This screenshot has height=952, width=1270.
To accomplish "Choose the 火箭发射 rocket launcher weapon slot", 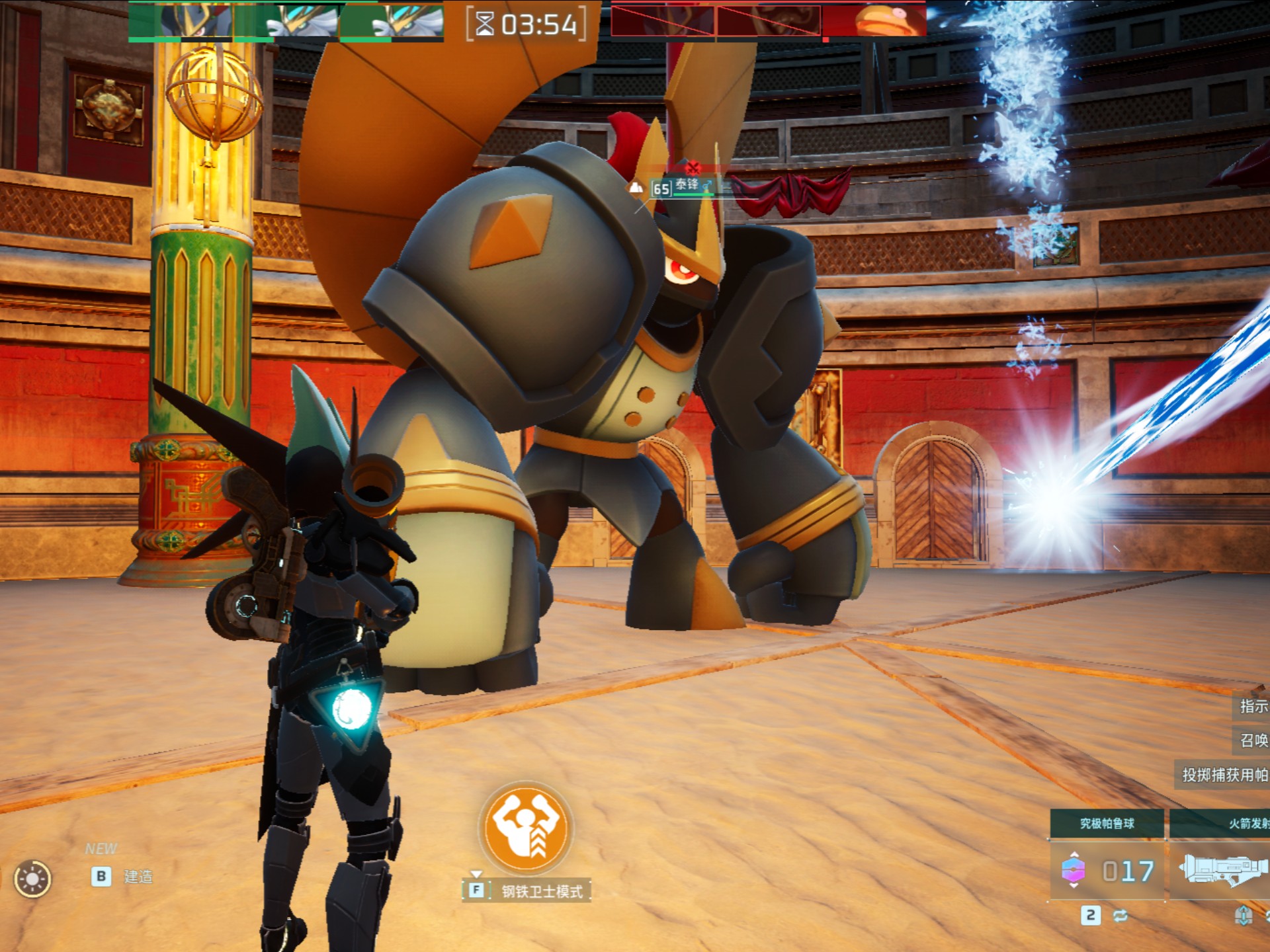I will coord(1220,870).
